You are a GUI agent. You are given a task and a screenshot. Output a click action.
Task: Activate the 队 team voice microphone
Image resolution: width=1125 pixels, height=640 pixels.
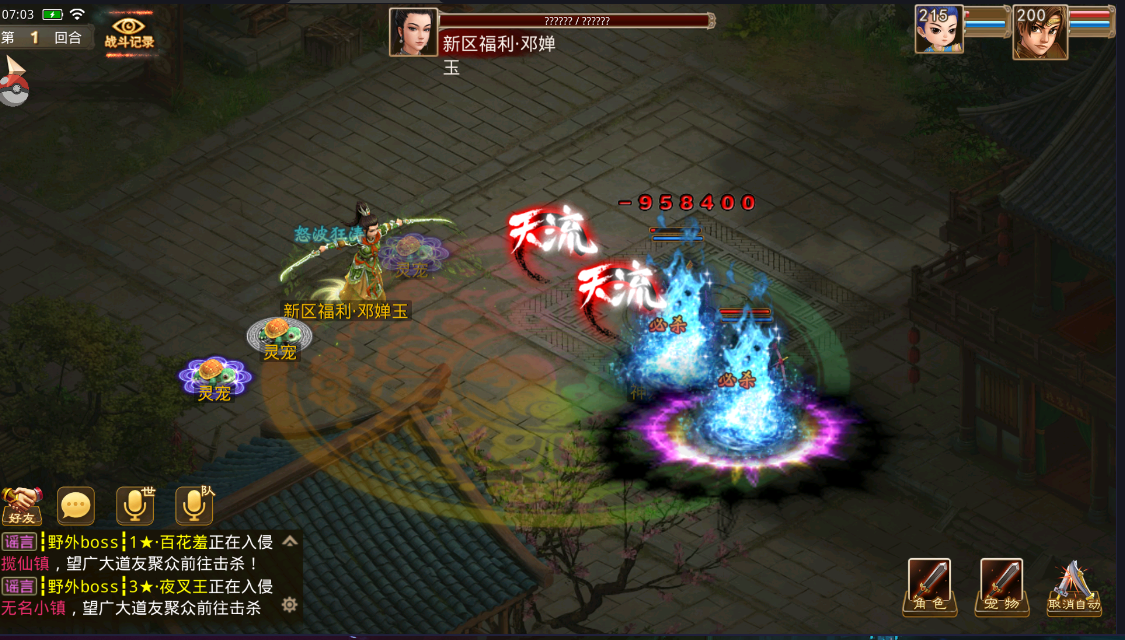coord(194,506)
